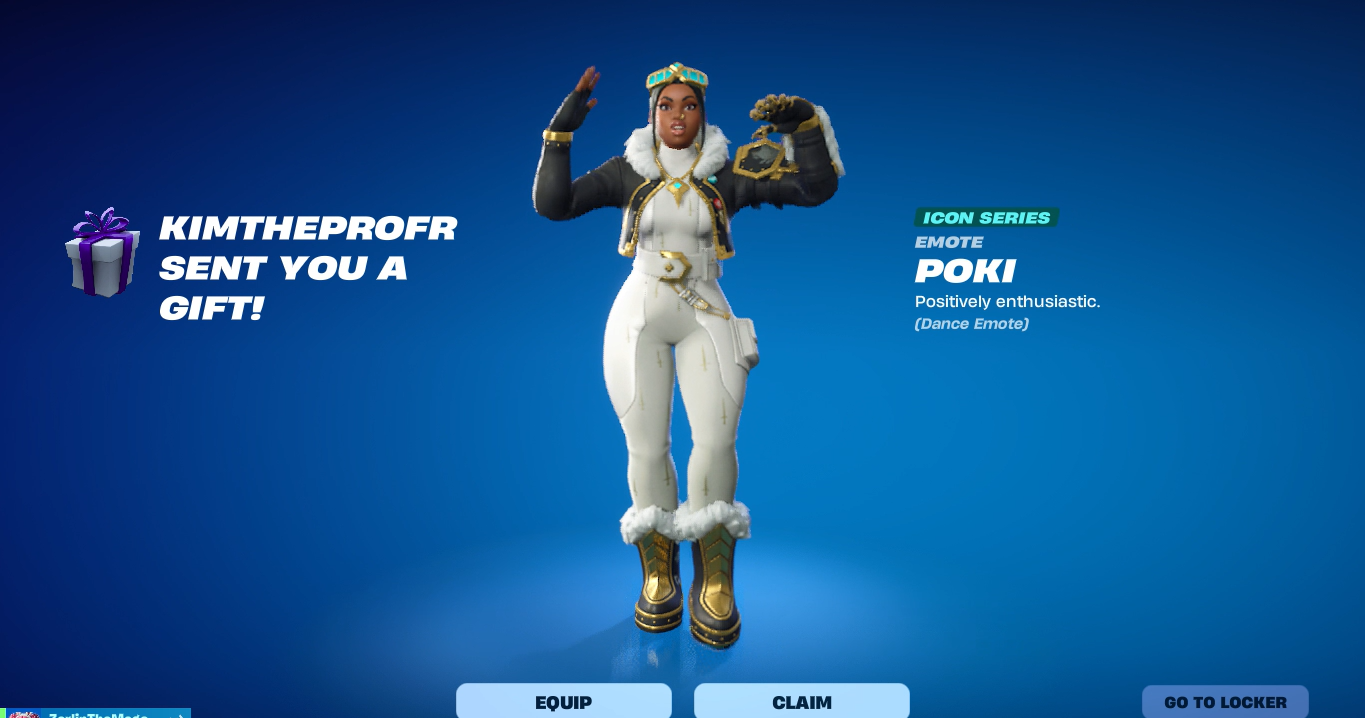
Task: Go to Locker
Action: pos(1225,702)
